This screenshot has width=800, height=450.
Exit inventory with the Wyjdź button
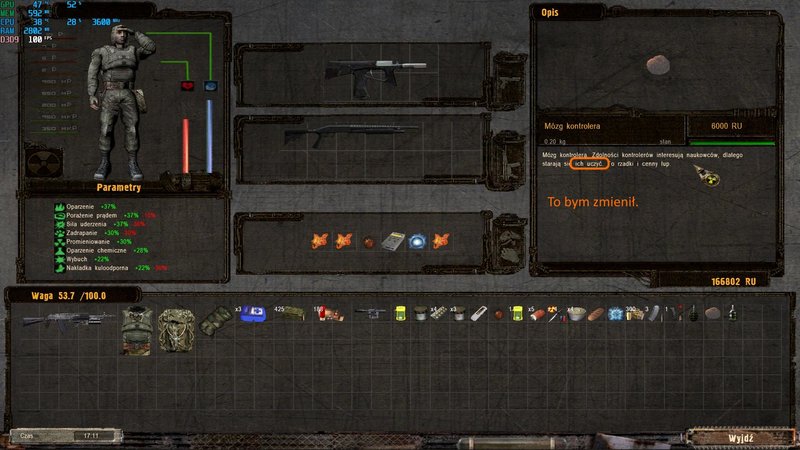pyautogui.click(x=742, y=437)
